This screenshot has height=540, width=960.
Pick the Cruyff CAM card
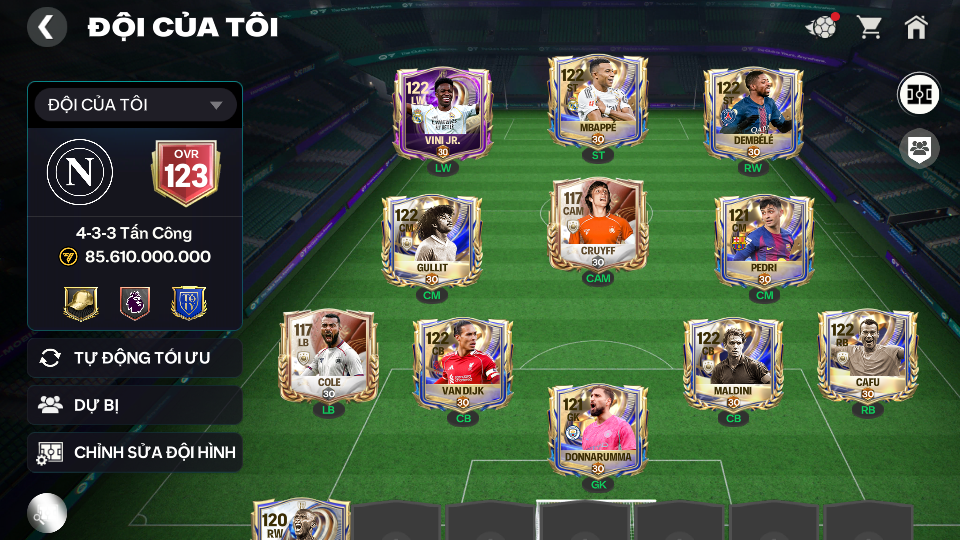(x=597, y=223)
